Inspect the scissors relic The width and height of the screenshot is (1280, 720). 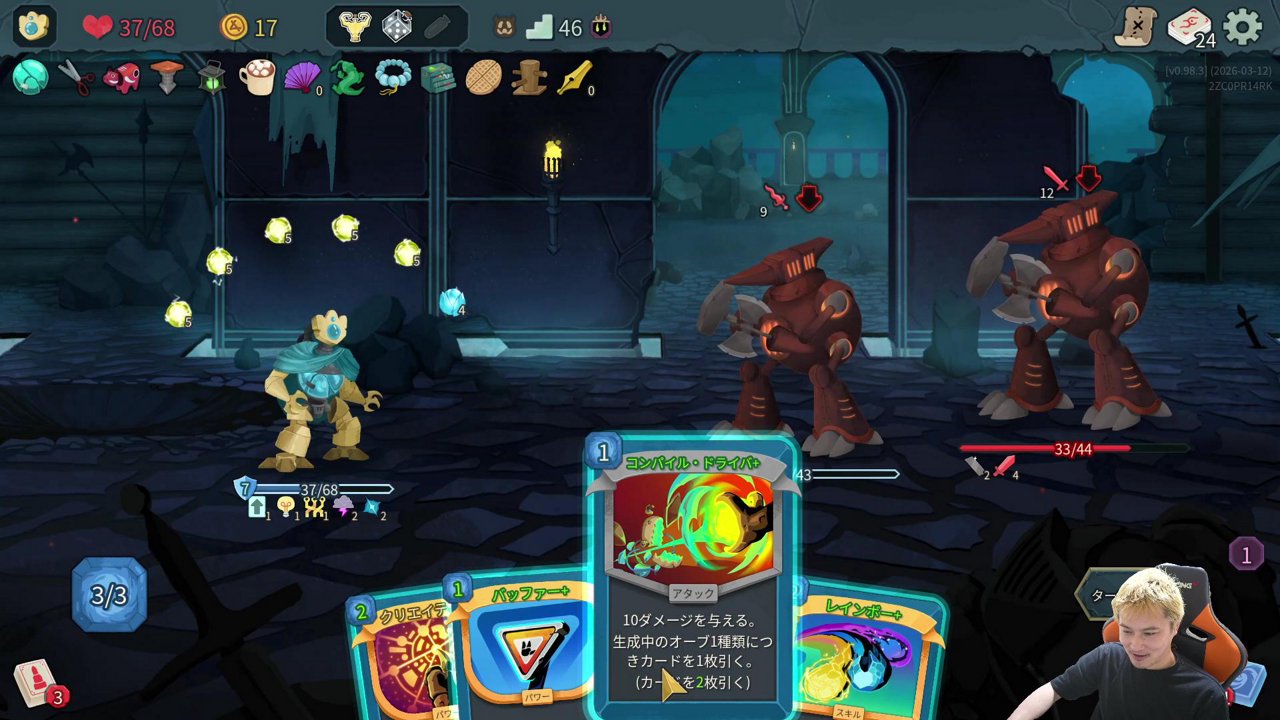tap(75, 77)
